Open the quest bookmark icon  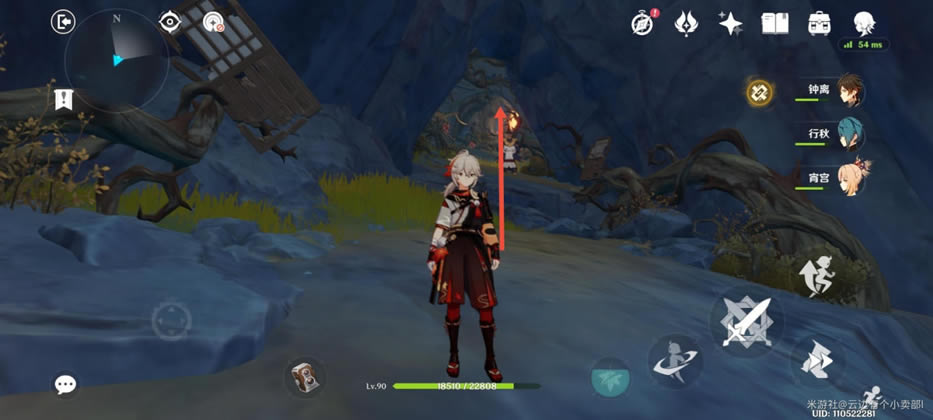(x=63, y=98)
